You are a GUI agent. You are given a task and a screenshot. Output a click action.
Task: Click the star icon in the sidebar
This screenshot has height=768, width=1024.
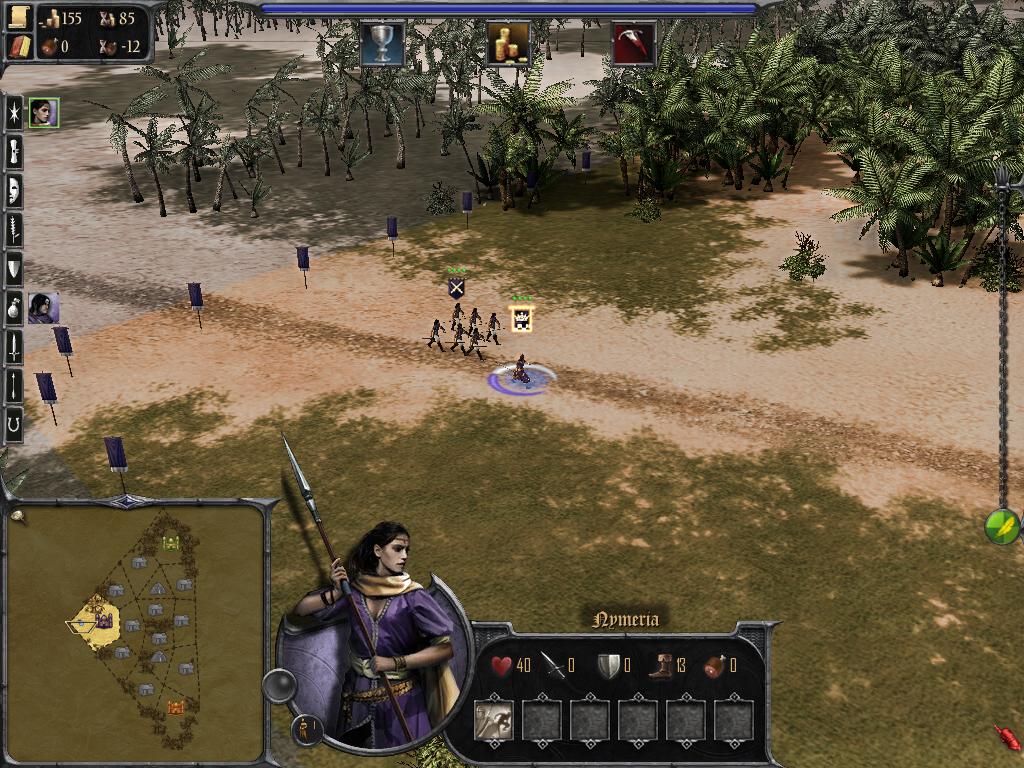point(14,112)
